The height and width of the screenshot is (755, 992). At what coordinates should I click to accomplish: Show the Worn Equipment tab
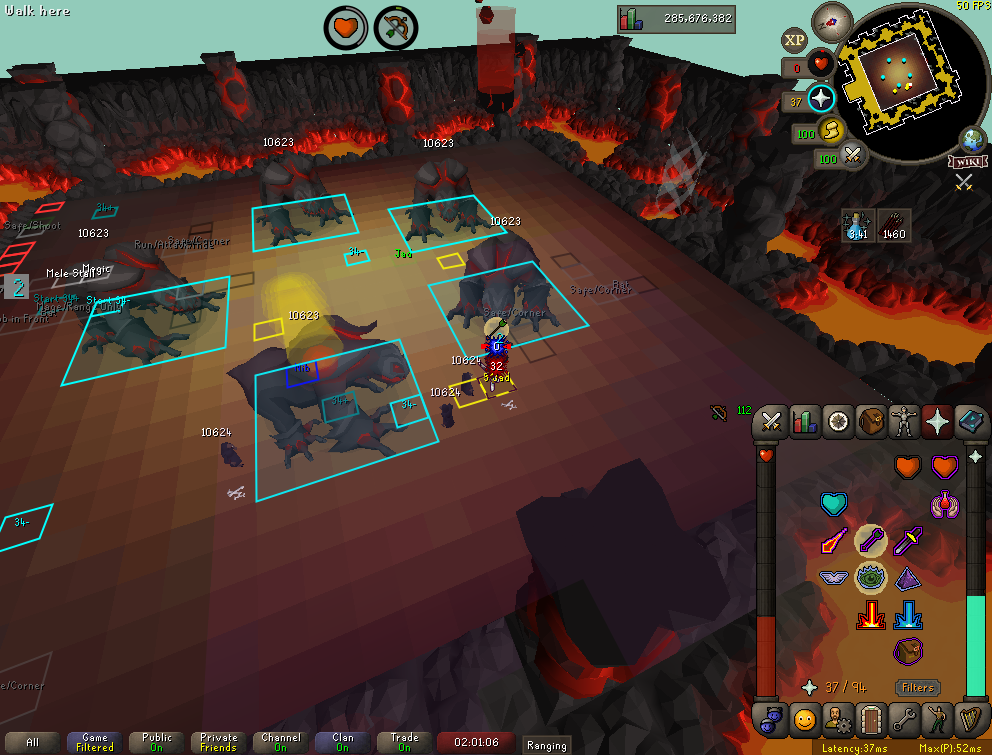(905, 422)
